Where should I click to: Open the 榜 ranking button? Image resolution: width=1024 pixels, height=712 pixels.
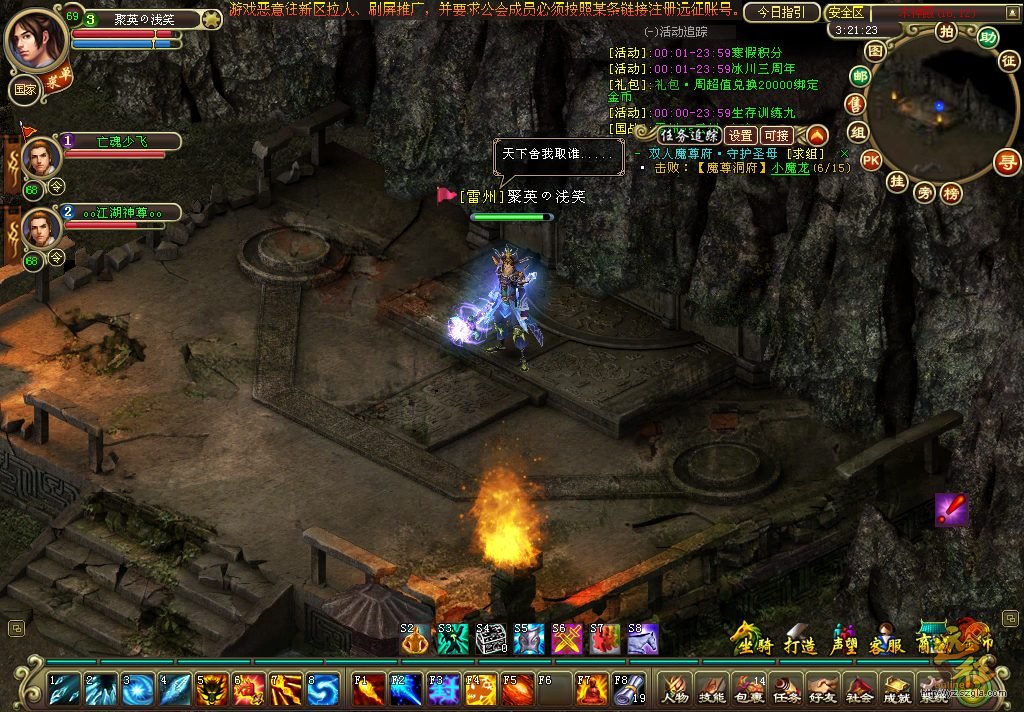click(951, 192)
